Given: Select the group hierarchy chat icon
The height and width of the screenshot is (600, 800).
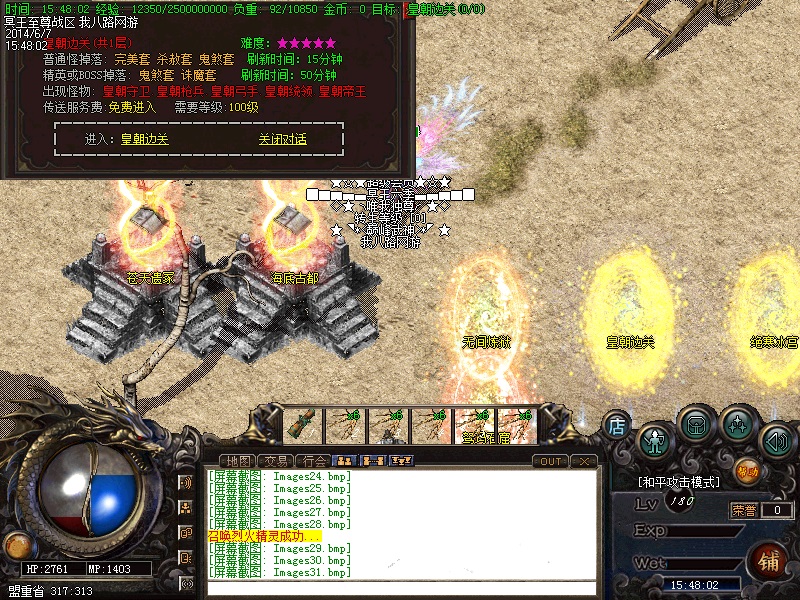Looking at the screenshot, I should click(186, 508).
